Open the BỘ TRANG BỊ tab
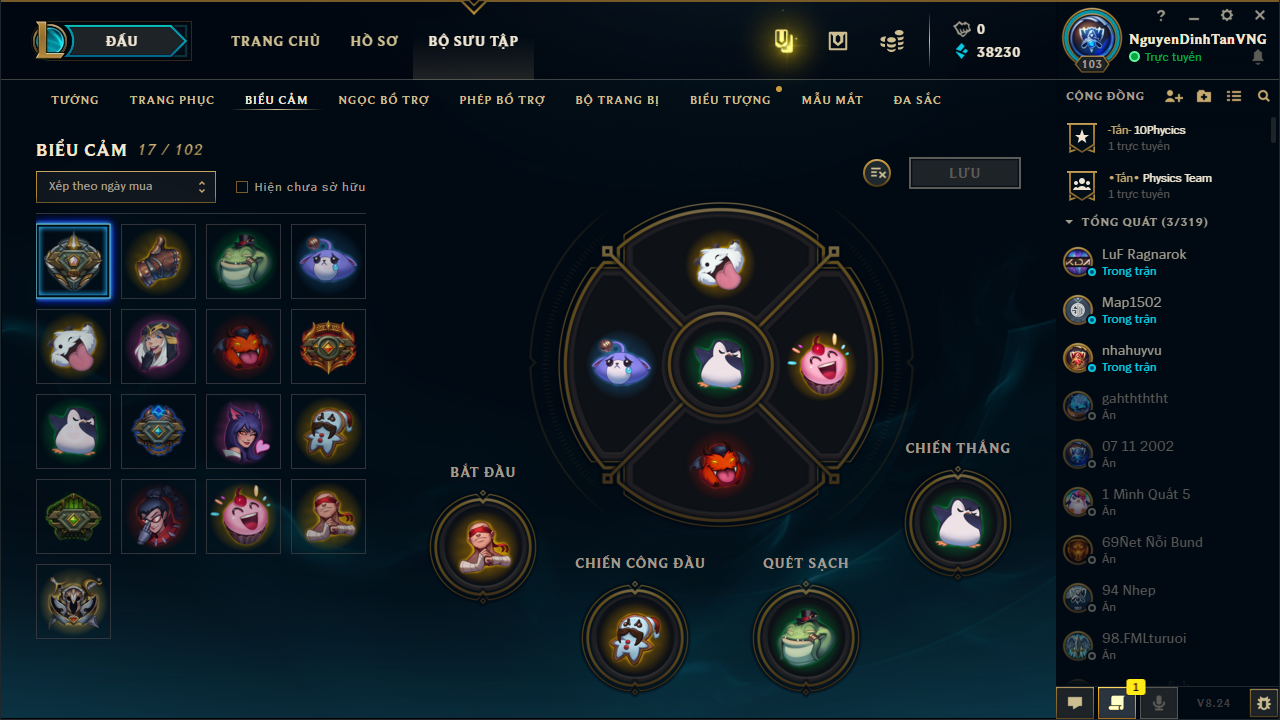 click(617, 100)
